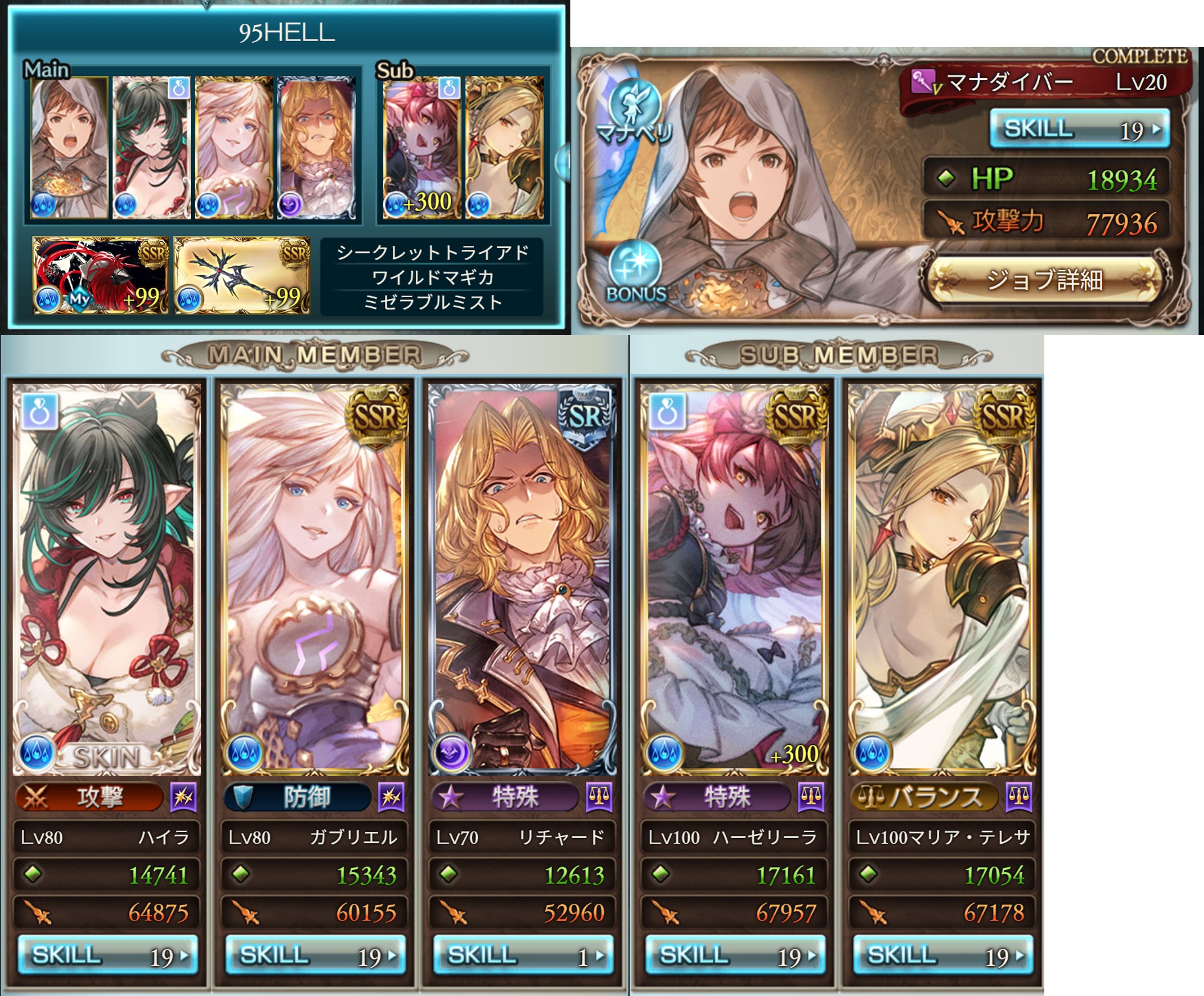Select the ハイラ character card

coord(107,579)
